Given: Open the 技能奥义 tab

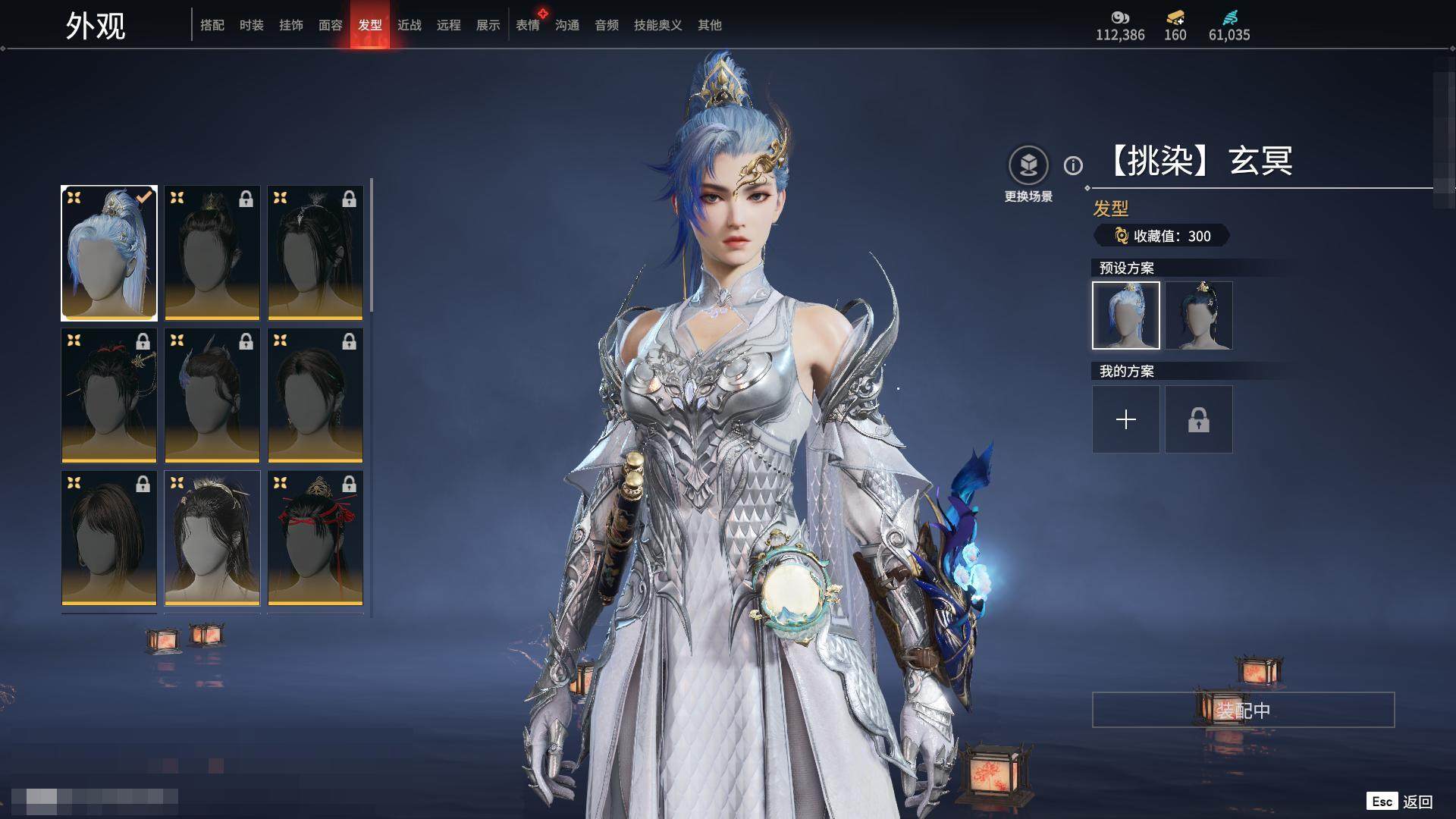Looking at the screenshot, I should pyautogui.click(x=658, y=25).
